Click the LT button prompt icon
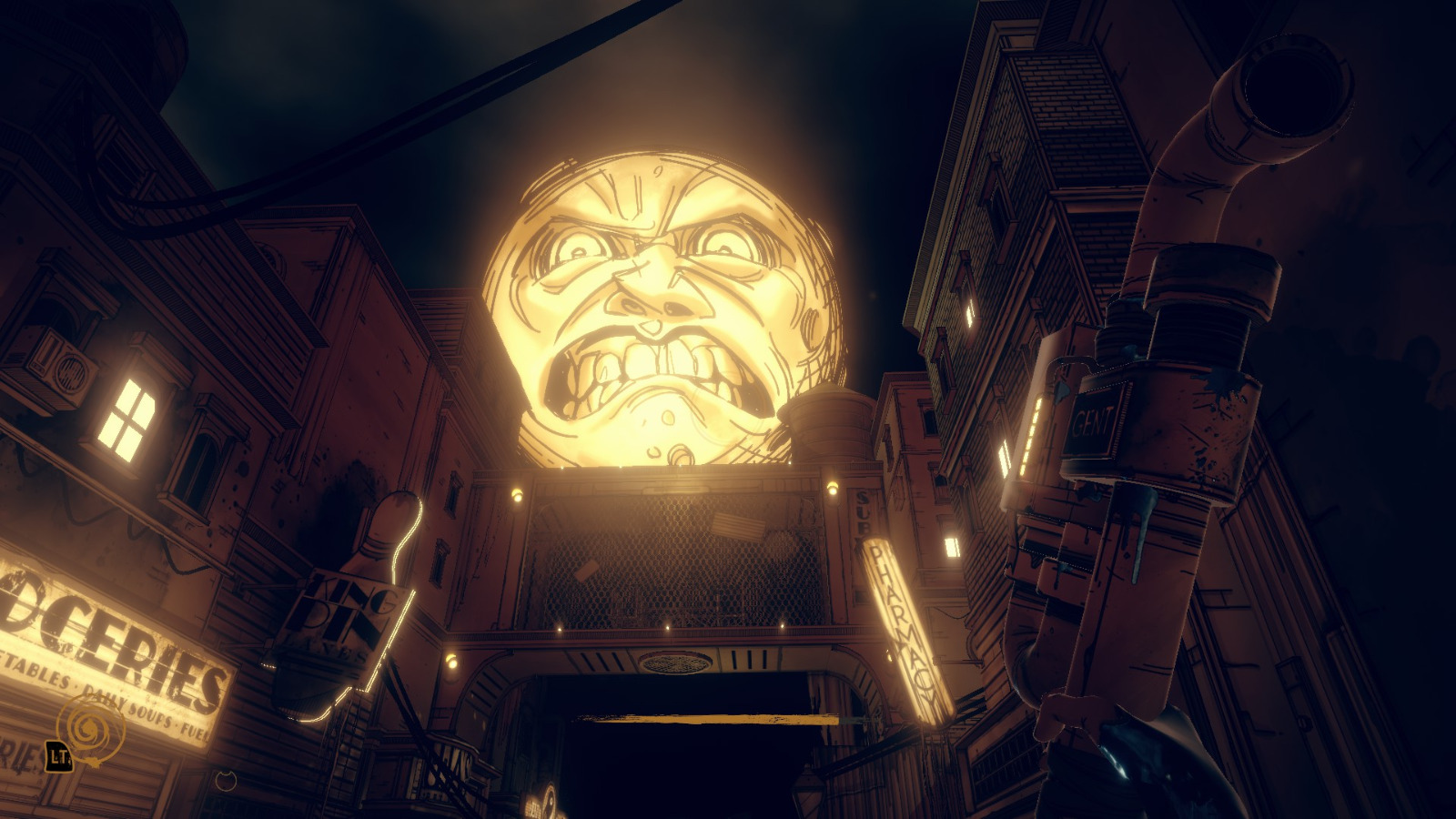The width and height of the screenshot is (1456, 819). click(x=56, y=755)
